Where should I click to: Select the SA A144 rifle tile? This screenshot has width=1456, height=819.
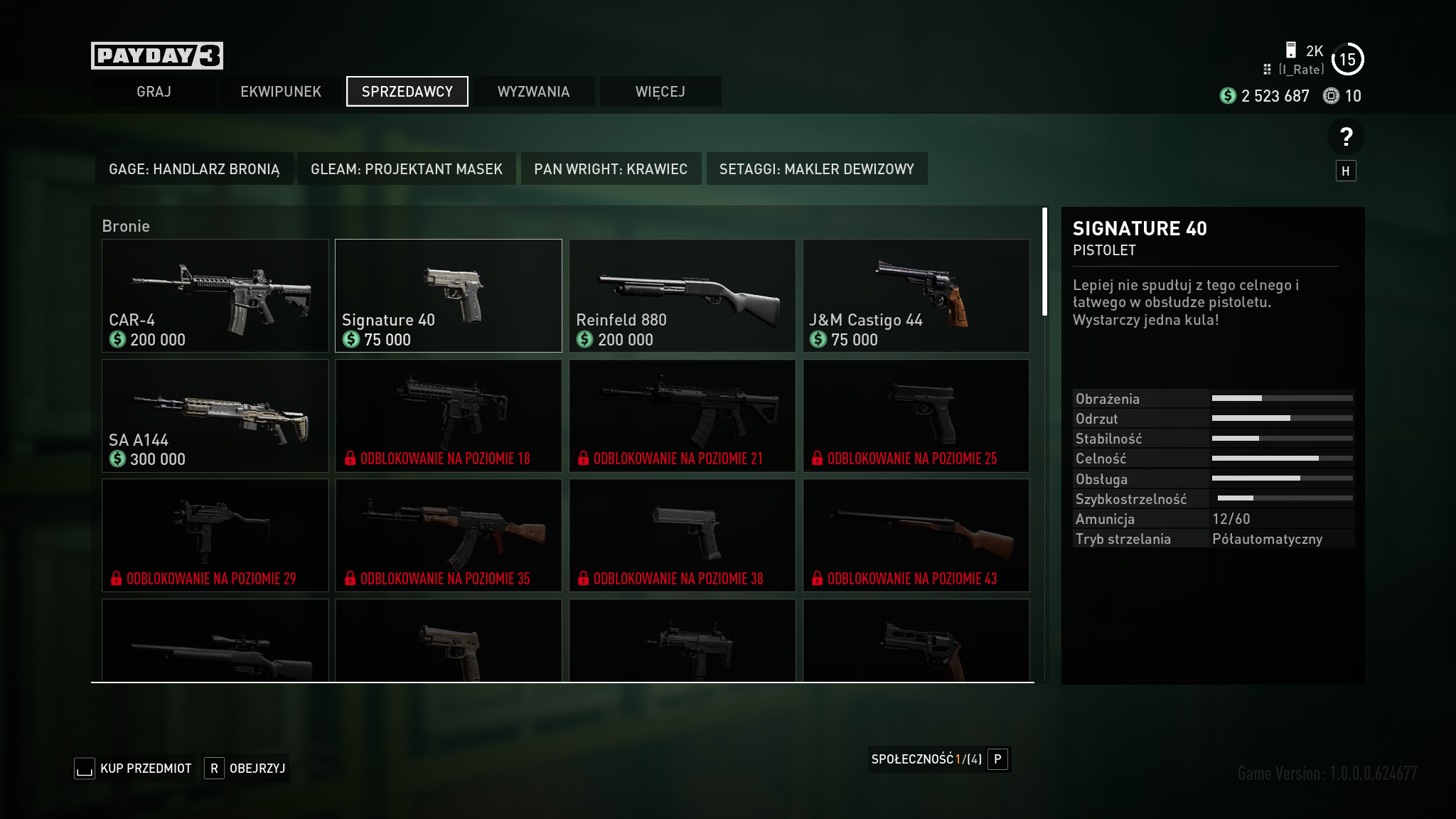point(215,416)
